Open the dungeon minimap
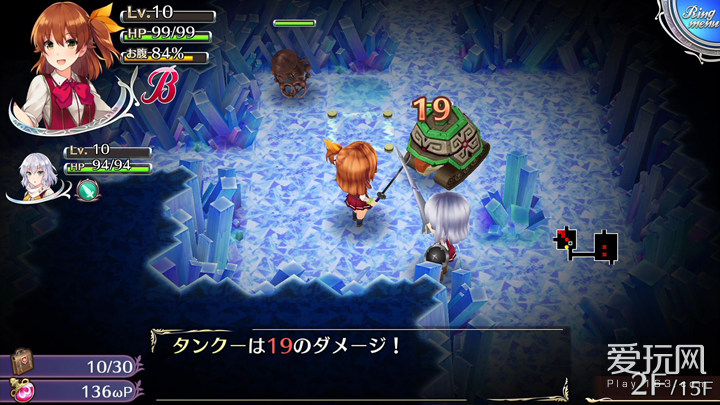The image size is (720, 405). point(588,244)
